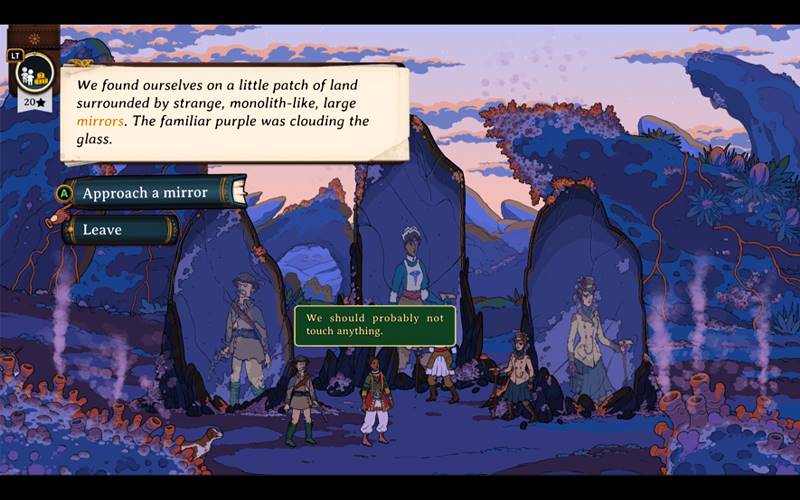Open the party status icon
The image size is (800, 500).
pyautogui.click(x=36, y=74)
